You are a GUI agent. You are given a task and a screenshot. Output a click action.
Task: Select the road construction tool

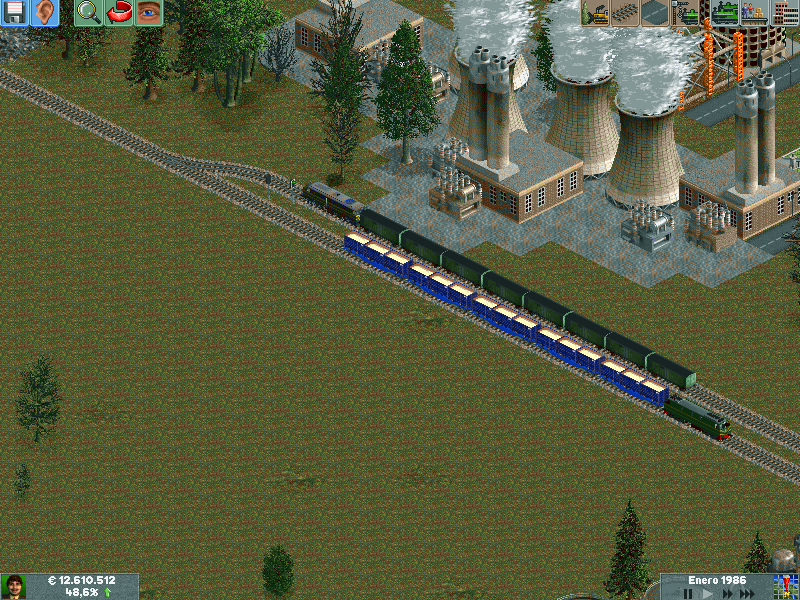[656, 13]
